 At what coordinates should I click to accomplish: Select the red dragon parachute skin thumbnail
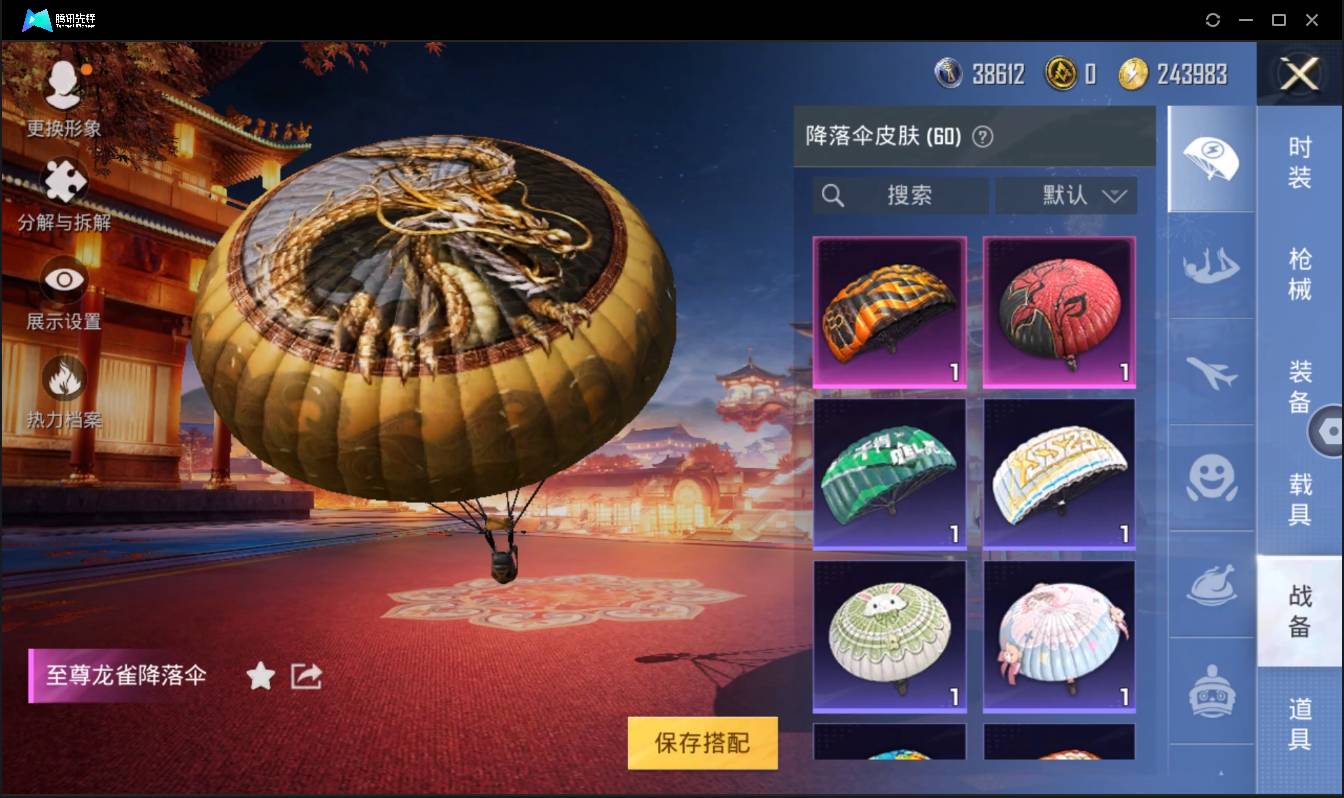[x=1058, y=313]
